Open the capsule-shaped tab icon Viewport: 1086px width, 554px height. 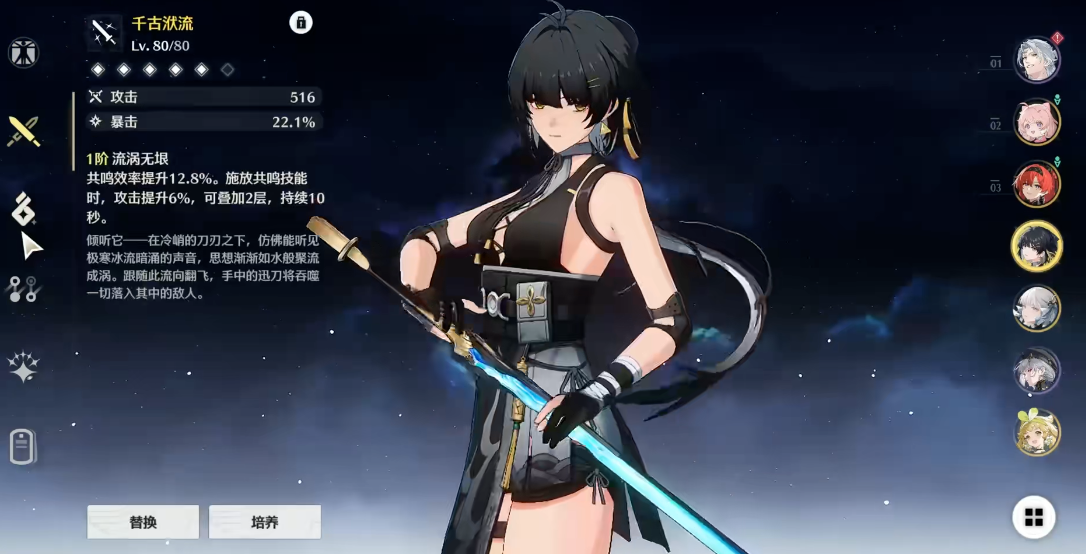[x=23, y=446]
